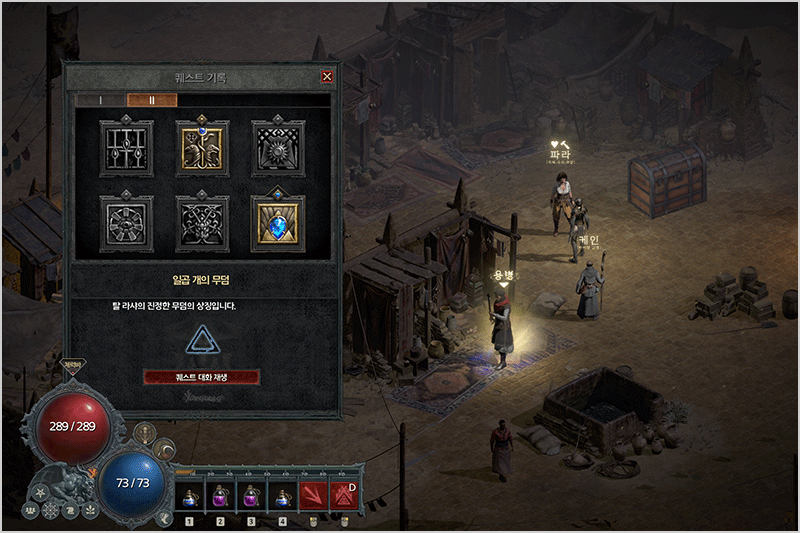The height and width of the screenshot is (533, 800).
Task: Select the red triangle right skill
Action: pos(343,495)
